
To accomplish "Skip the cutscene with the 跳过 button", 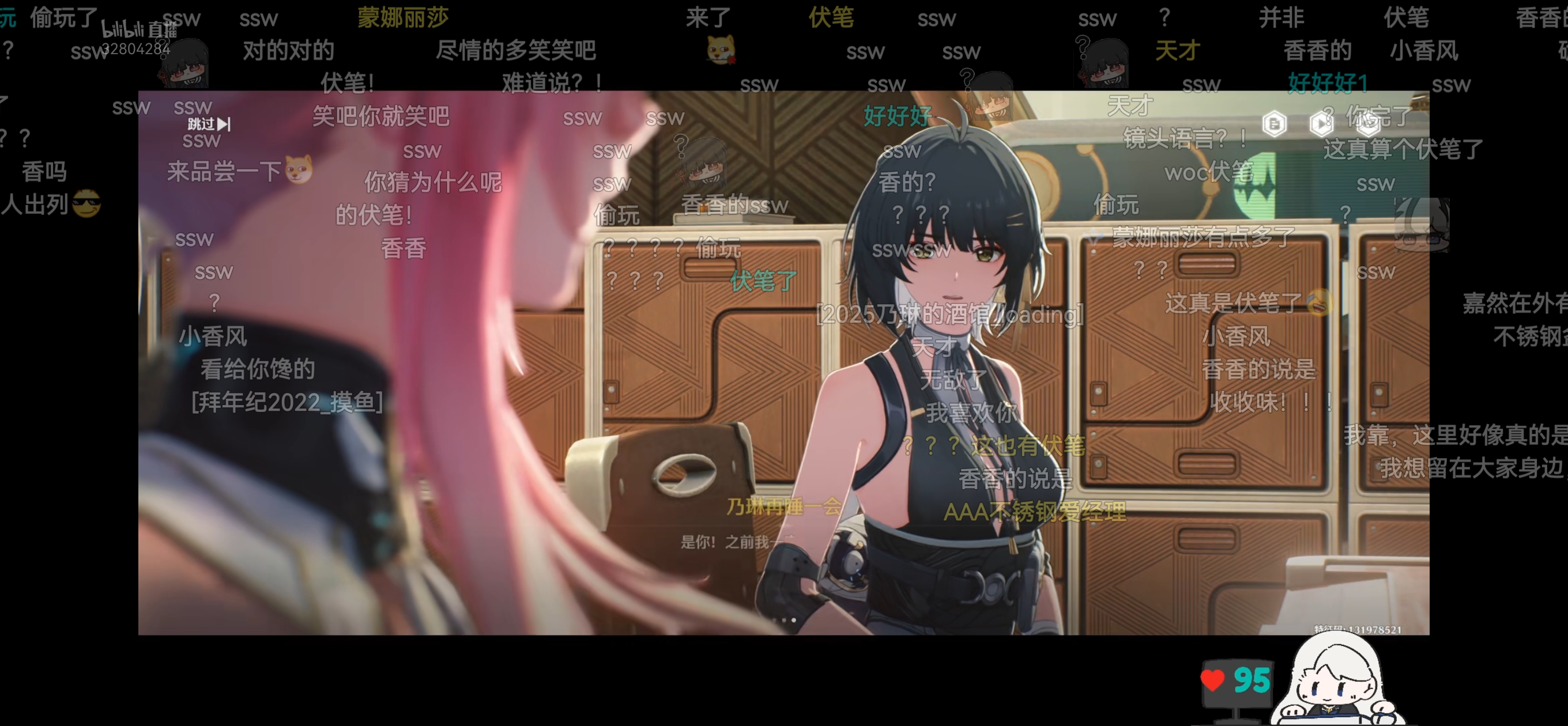I will [x=209, y=124].
